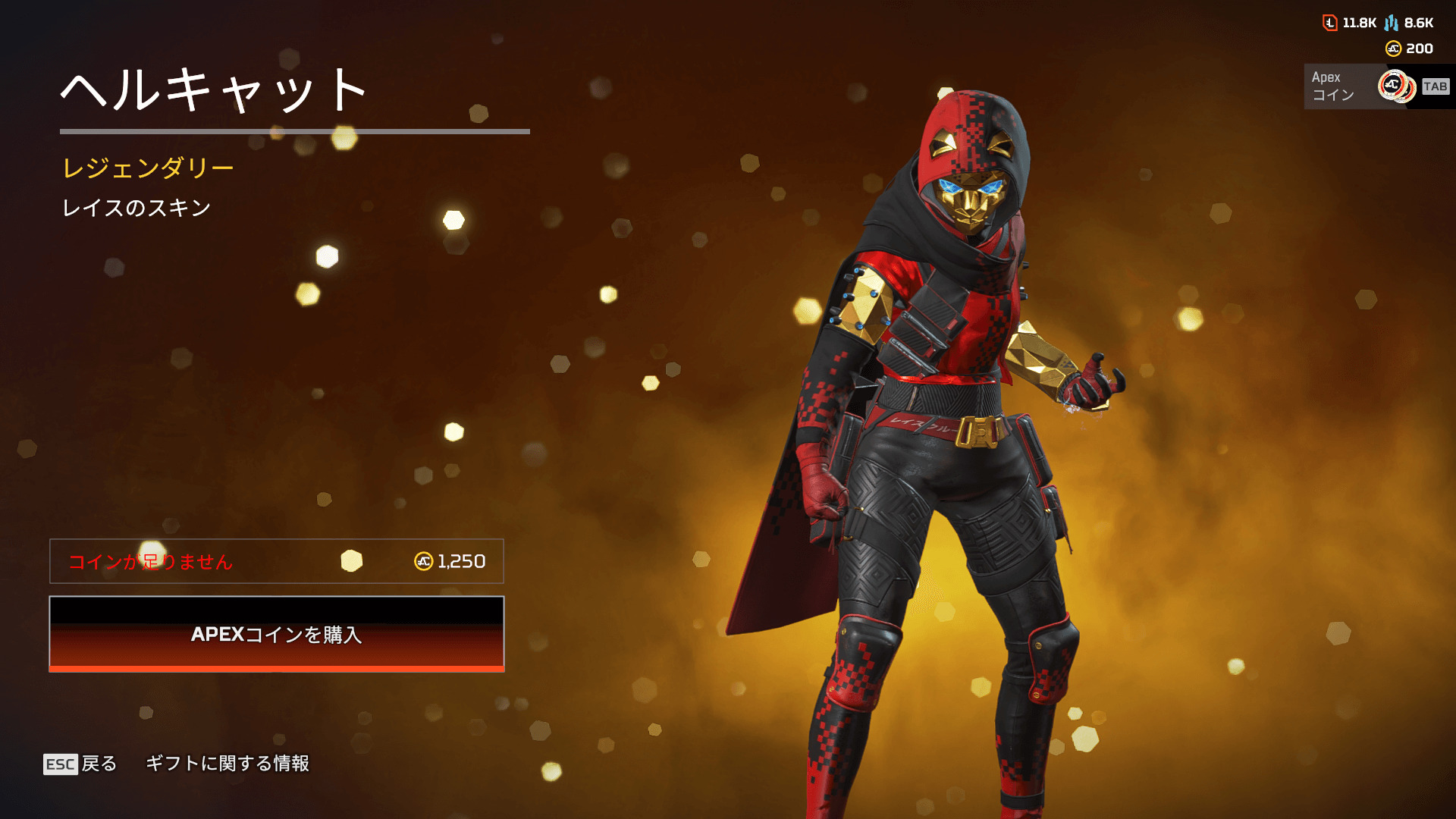
Task: Select the 1,250 coin price row
Action: click(277, 561)
